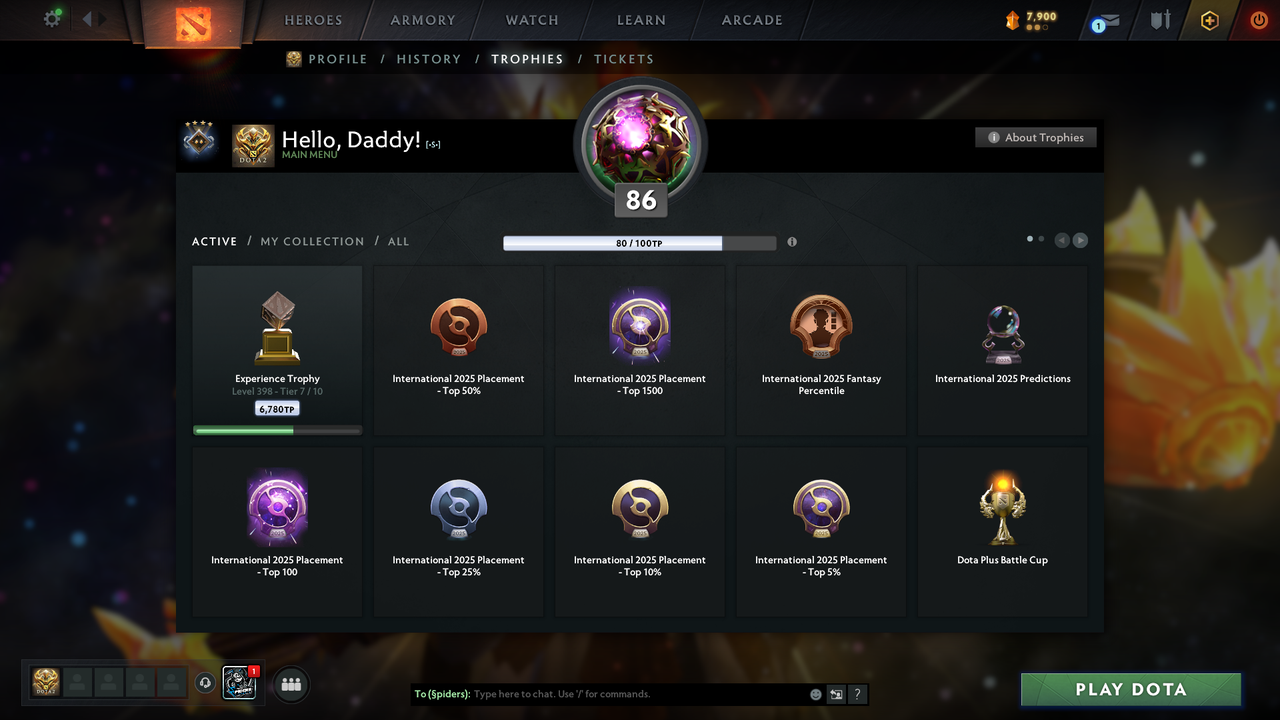
Task: Click the power button to exit Dota
Action: click(1258, 19)
